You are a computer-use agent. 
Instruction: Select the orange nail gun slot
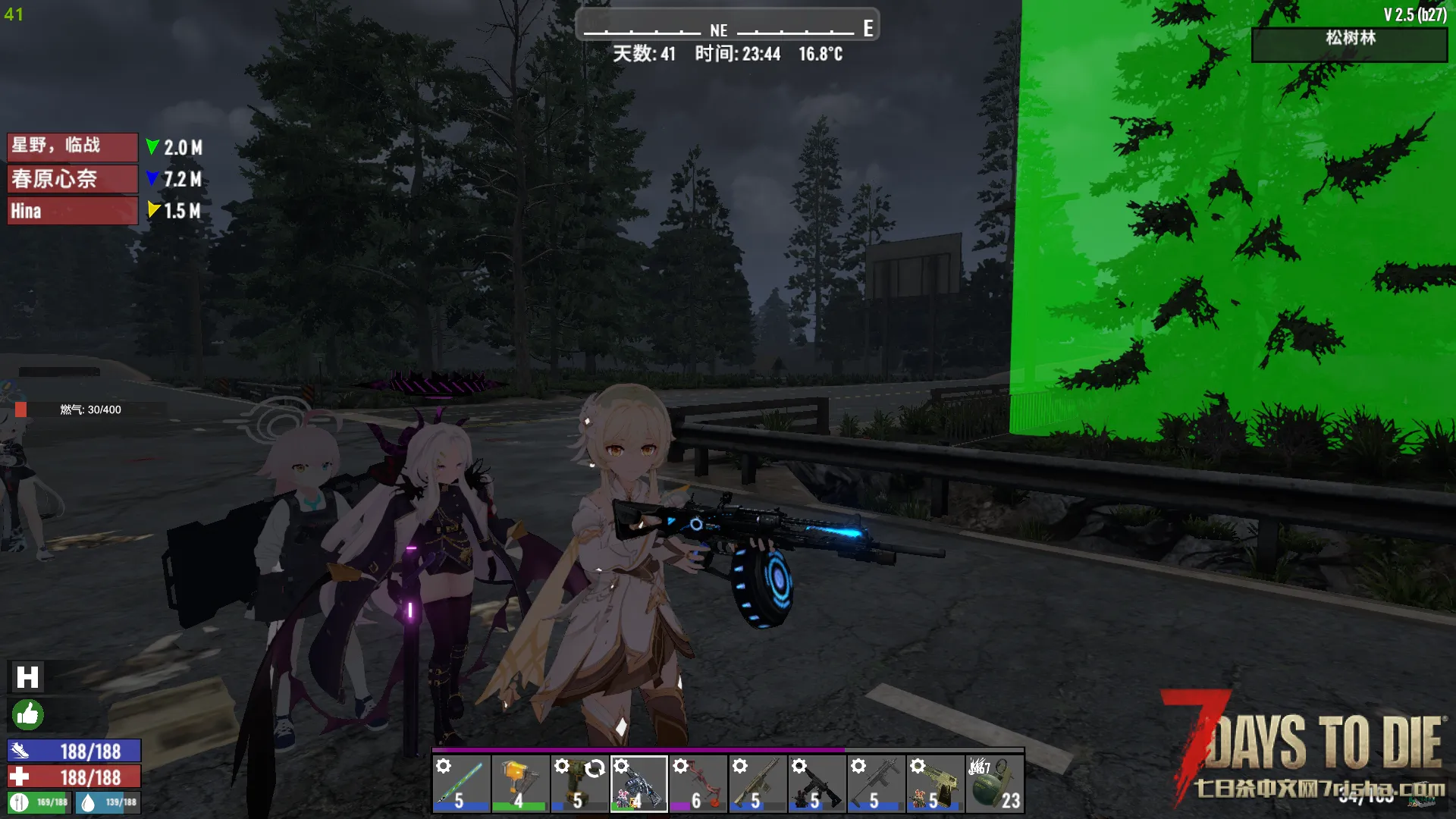click(x=520, y=784)
